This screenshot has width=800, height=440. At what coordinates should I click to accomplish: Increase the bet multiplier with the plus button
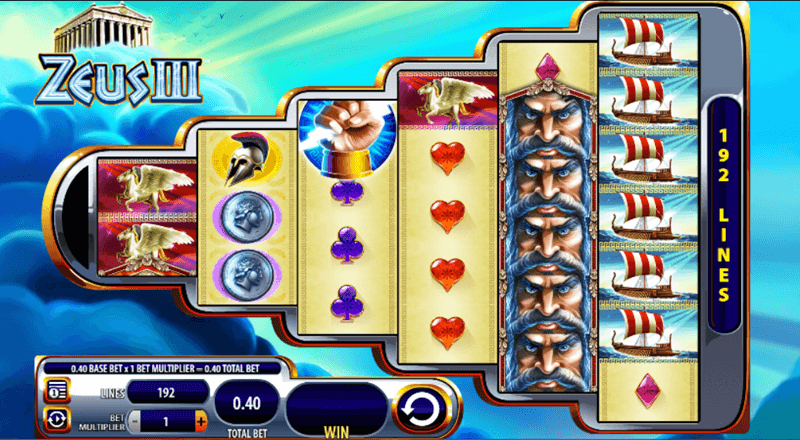201,419
